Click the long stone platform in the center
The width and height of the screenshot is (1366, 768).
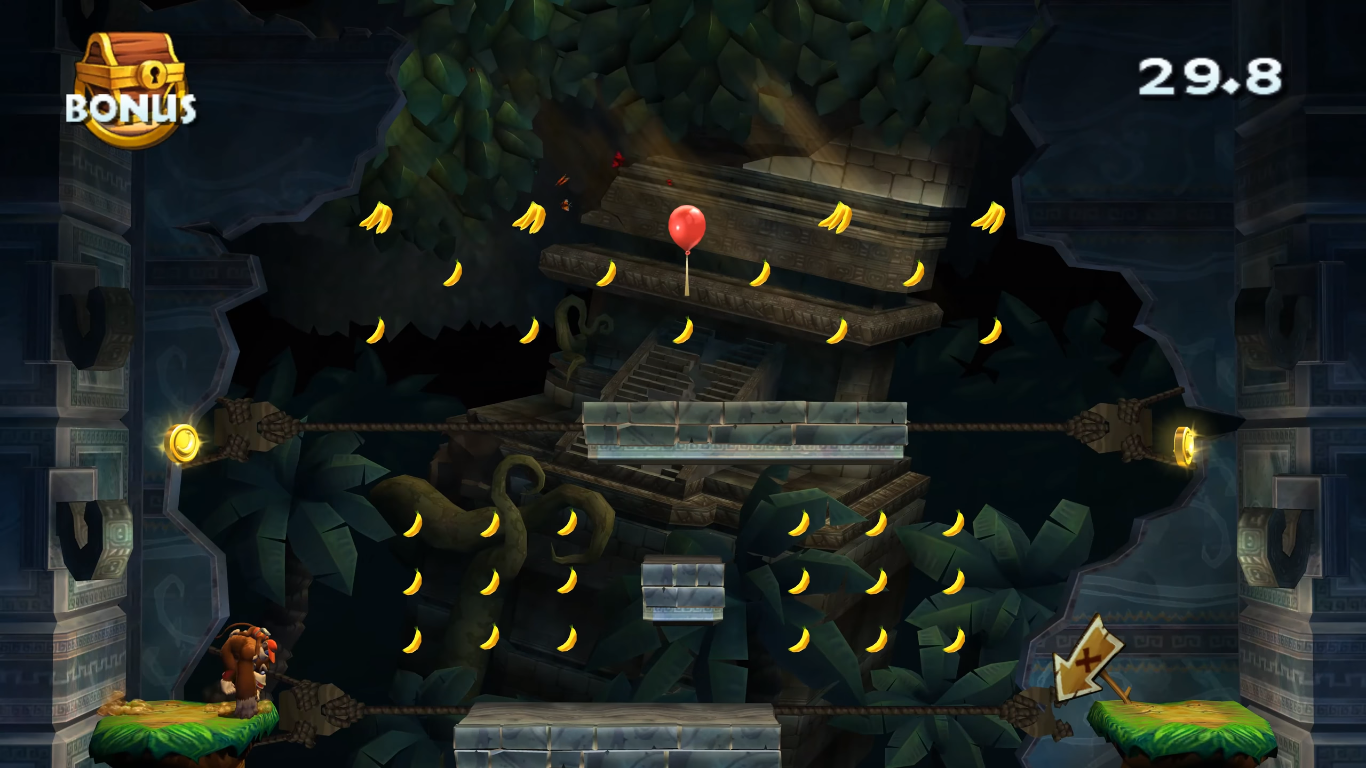[745, 430]
